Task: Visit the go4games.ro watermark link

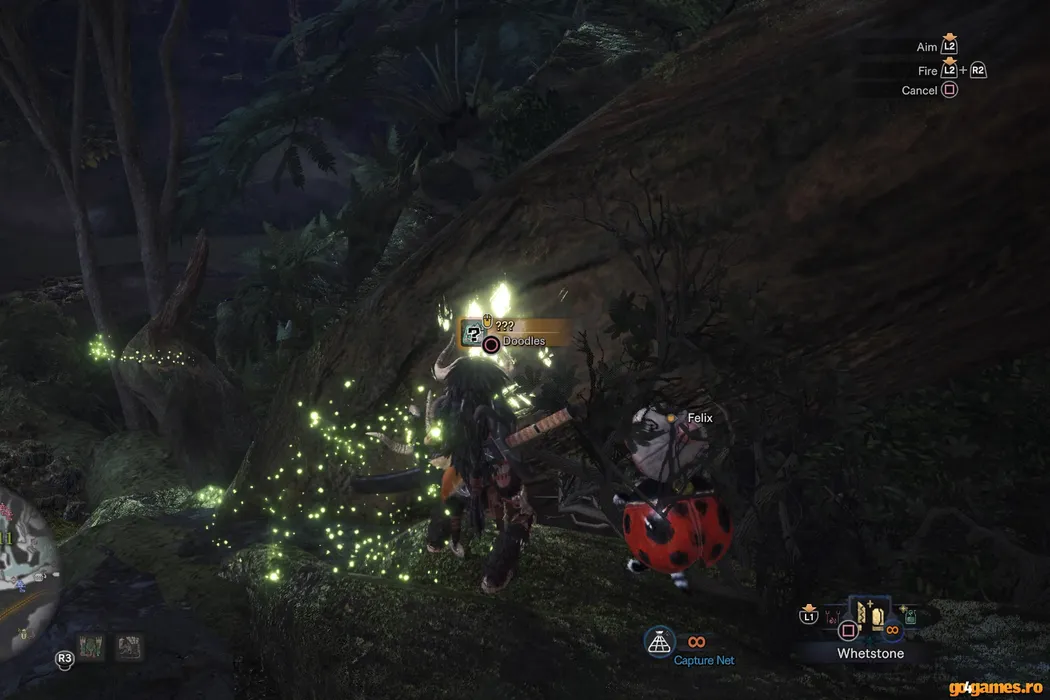Action: click(994, 687)
